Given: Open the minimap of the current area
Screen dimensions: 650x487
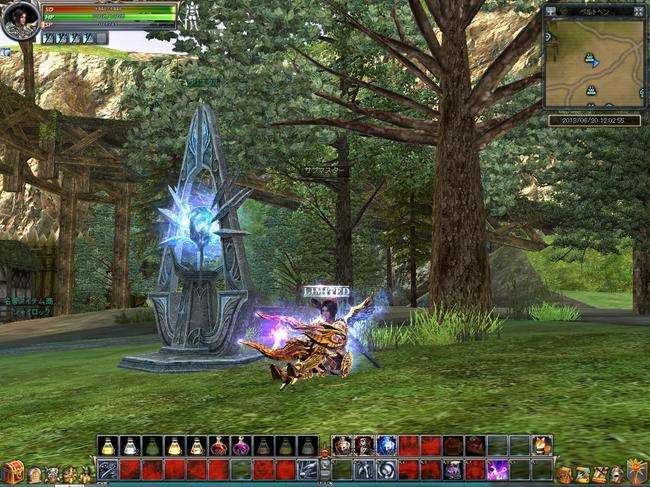Looking at the screenshot, I should [x=594, y=62].
